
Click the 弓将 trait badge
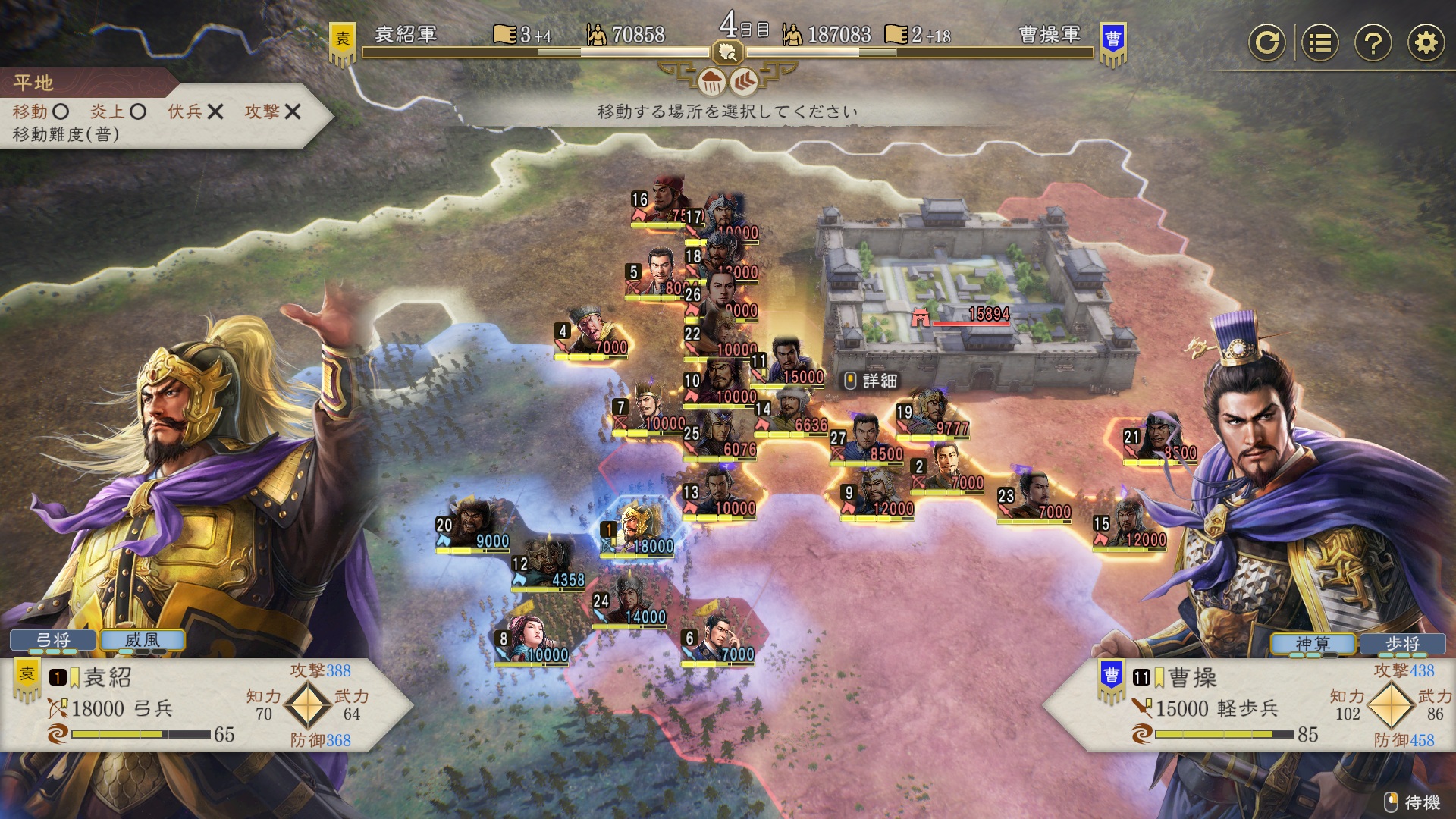tap(53, 641)
